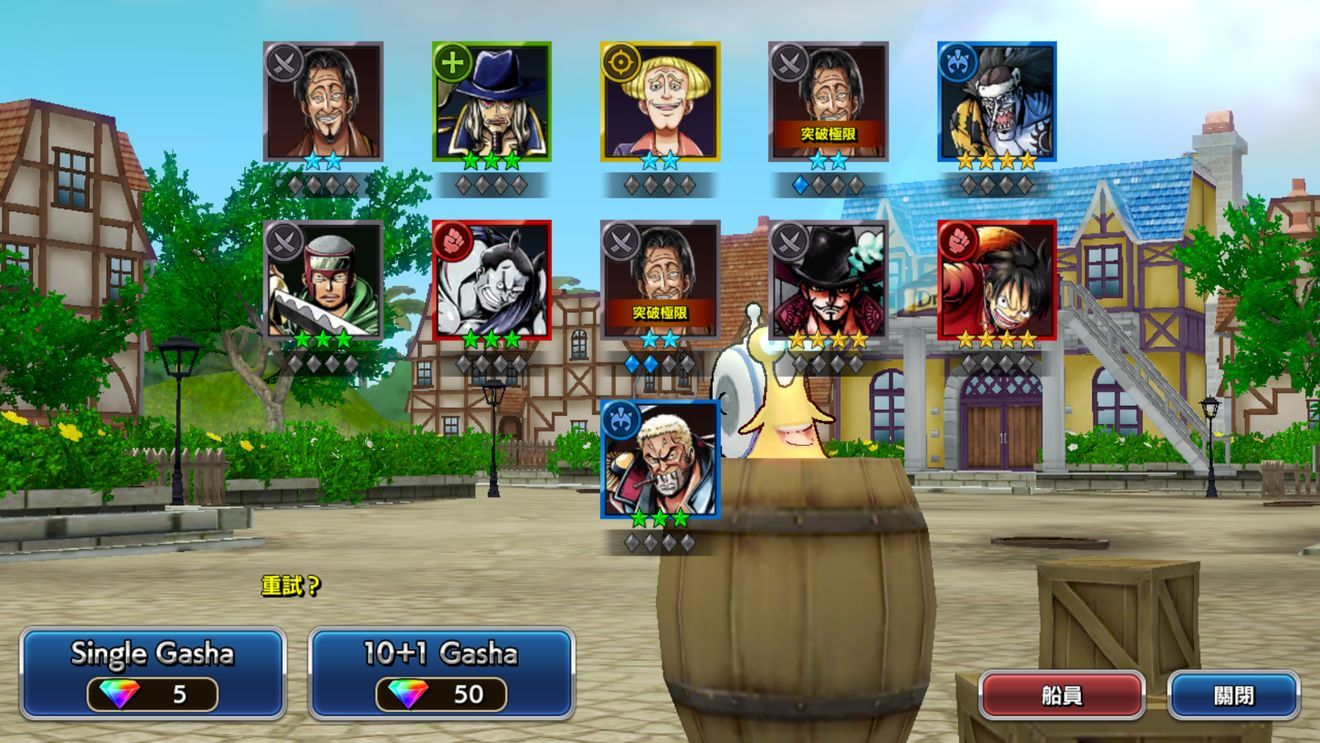This screenshot has height=743, width=1320.
Task: Click the red fist striker icon on Luffy's portrait
Action: coord(960,240)
